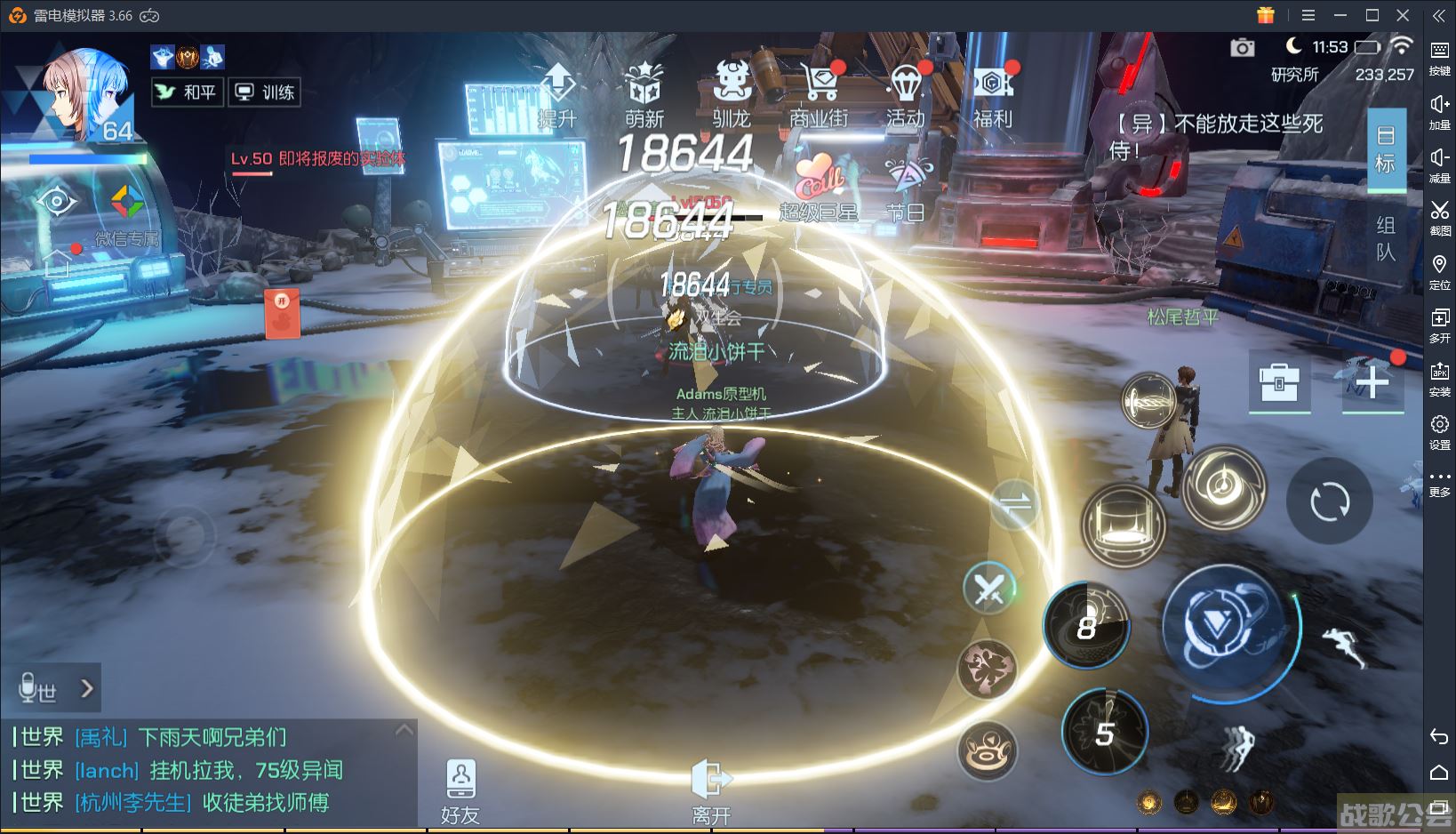Open the 节日 festival event
Viewport: 1456px width, 834px height.
906,186
